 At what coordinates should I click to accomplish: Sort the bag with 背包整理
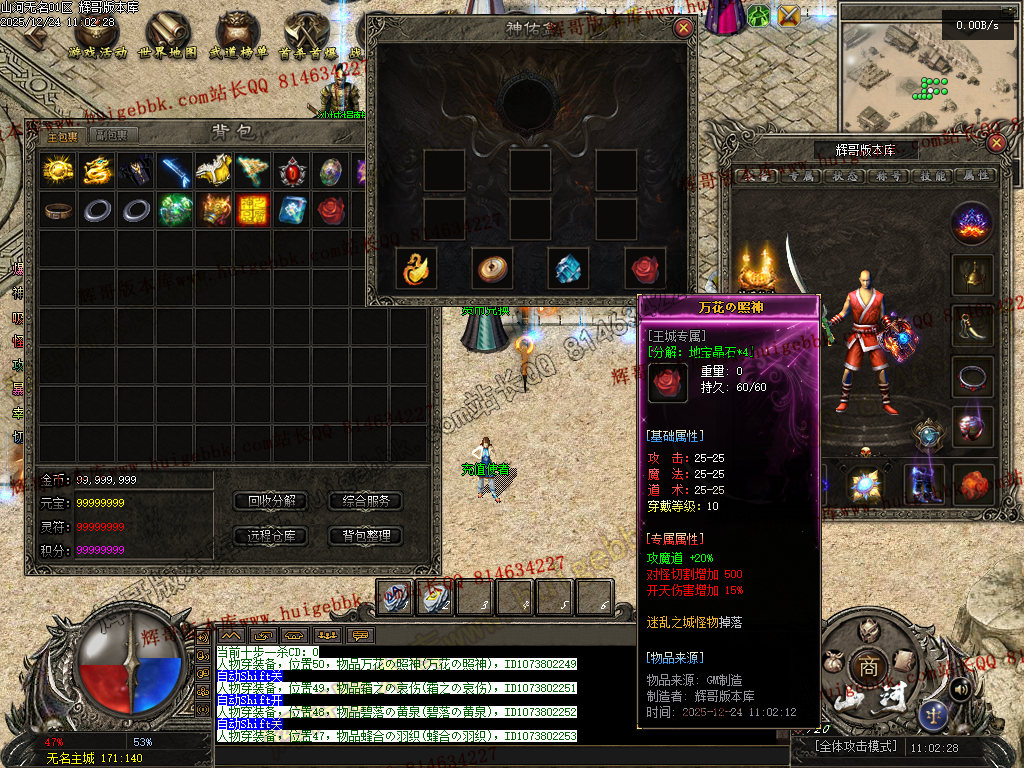[365, 536]
